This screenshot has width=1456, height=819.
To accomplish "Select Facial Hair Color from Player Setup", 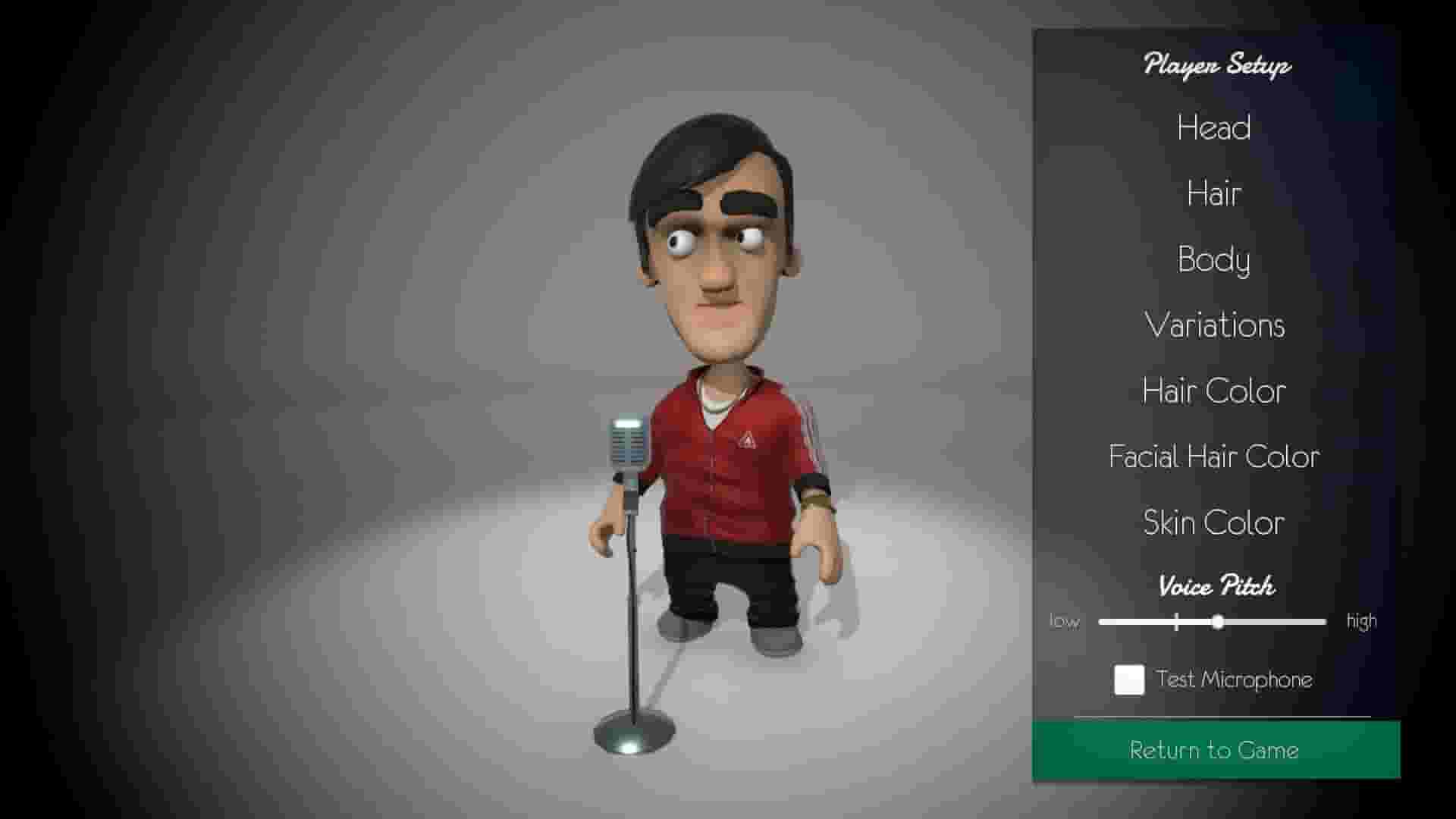I will click(x=1213, y=457).
